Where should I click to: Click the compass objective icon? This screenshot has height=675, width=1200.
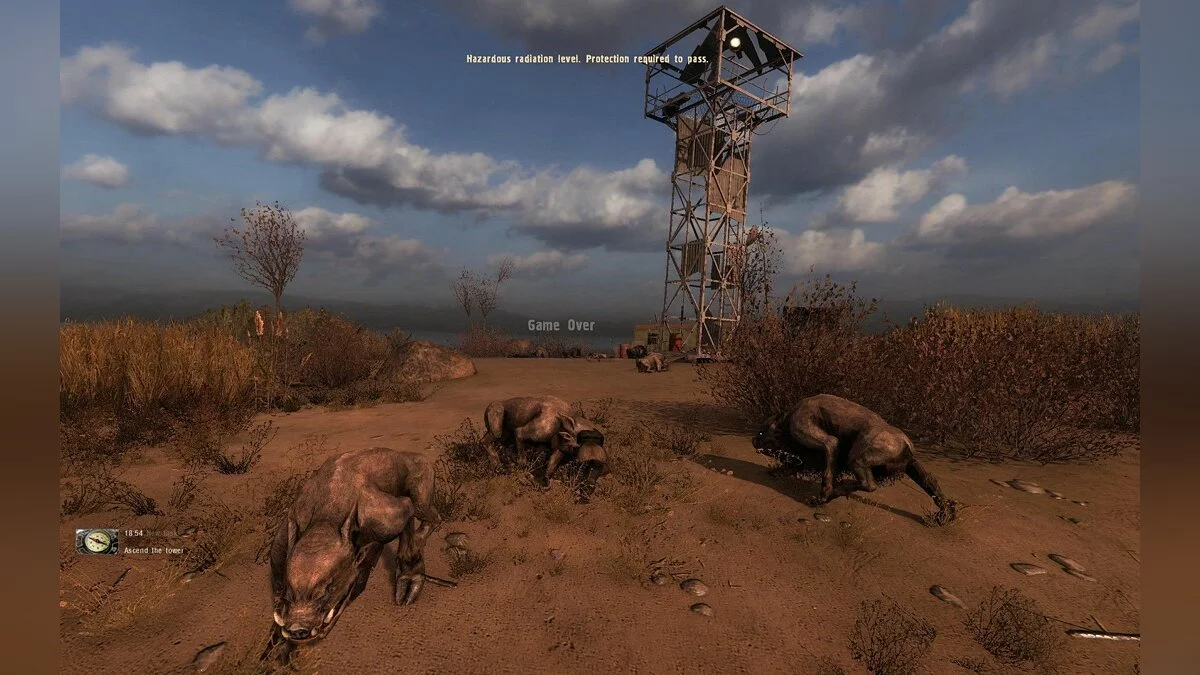97,541
